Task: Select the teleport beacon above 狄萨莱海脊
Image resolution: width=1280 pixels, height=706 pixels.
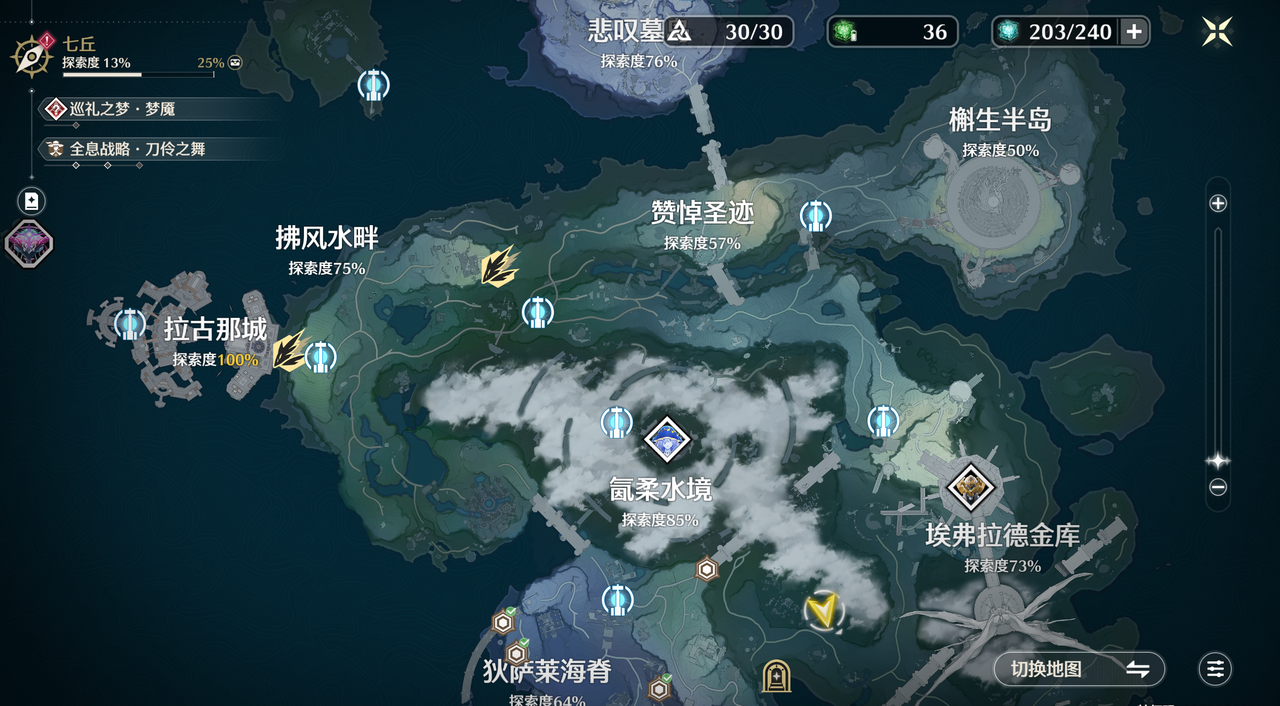Action: pyautogui.click(x=617, y=600)
